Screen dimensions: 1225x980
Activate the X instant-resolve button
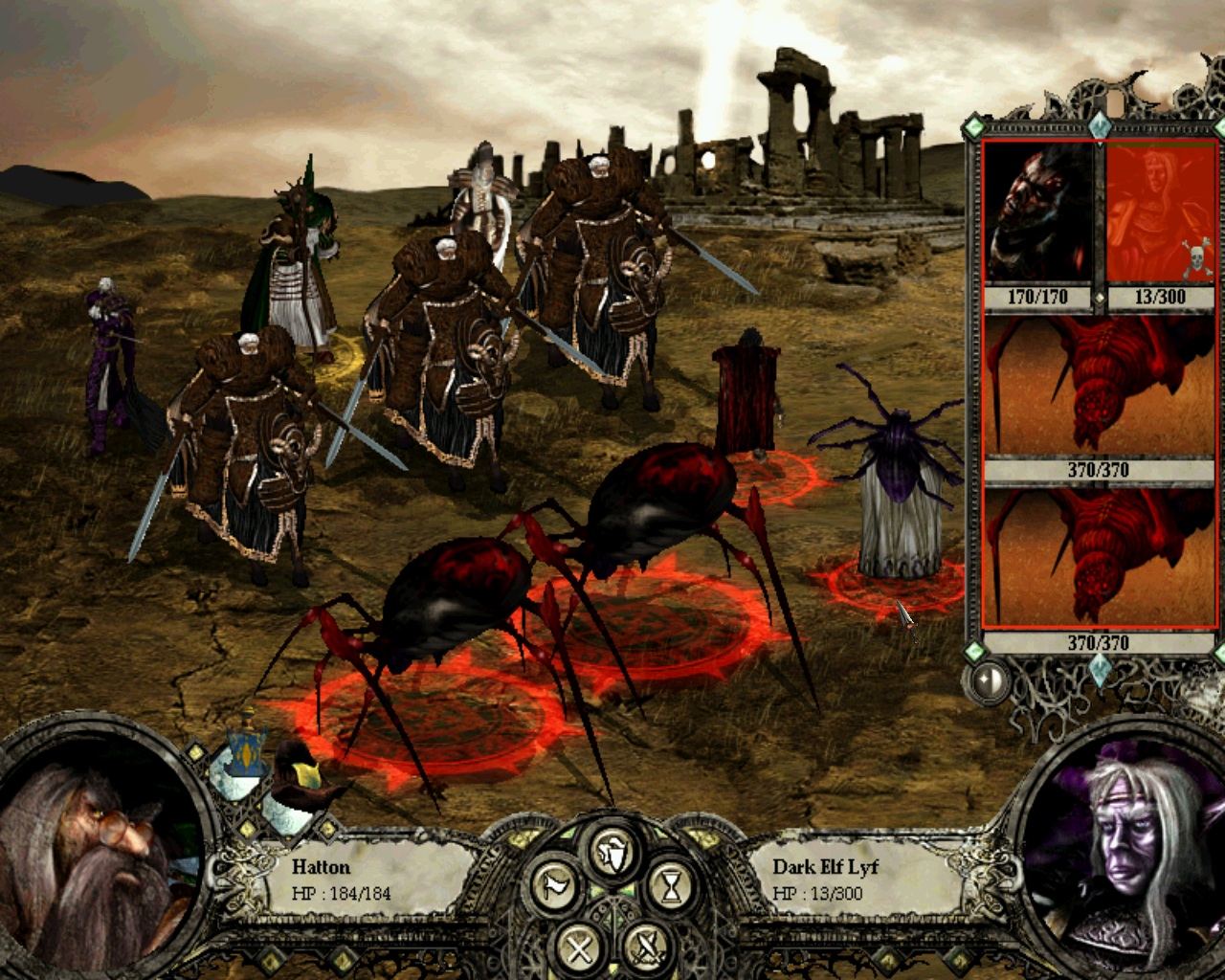click(579, 947)
